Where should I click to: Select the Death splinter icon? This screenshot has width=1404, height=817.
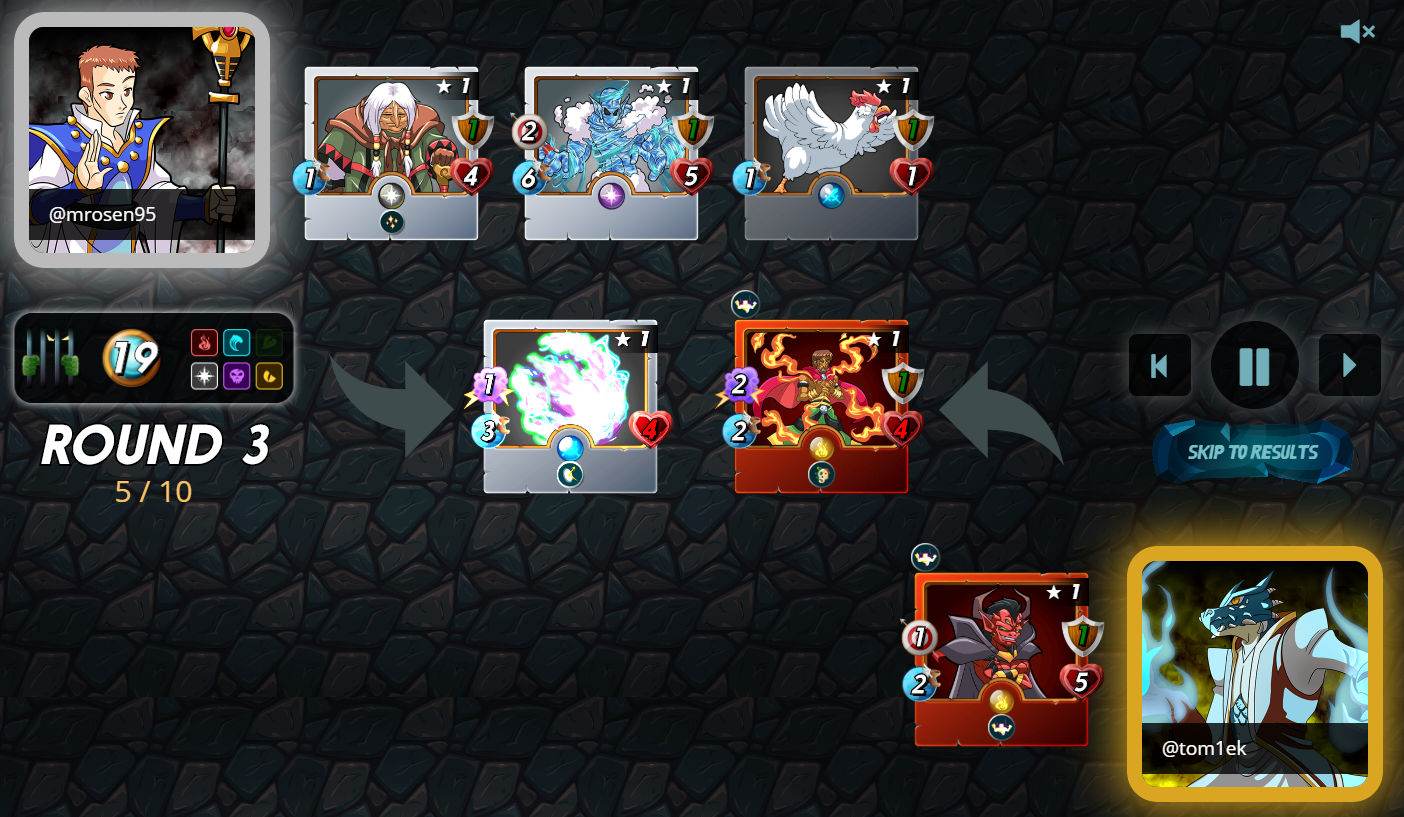point(237,376)
